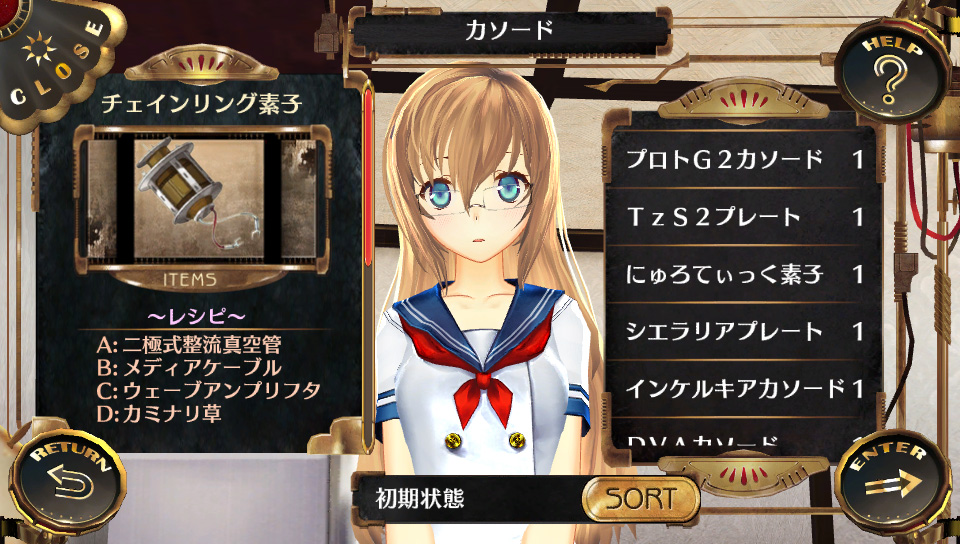
Task: Select recipe ingredient C ウェーブアンプリフタ
Action: tap(208, 389)
